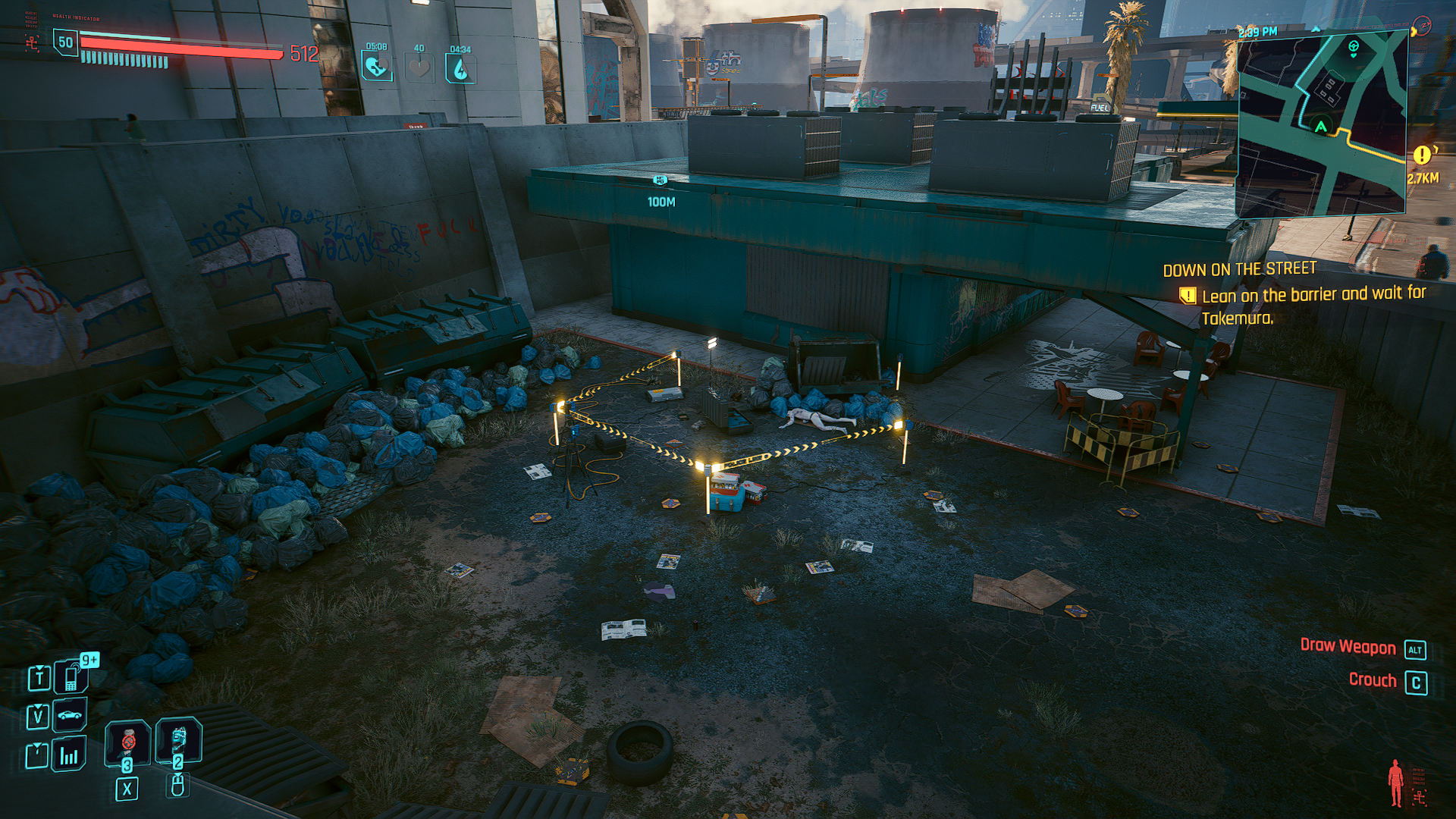Open the signal bars radio icon

[69, 755]
